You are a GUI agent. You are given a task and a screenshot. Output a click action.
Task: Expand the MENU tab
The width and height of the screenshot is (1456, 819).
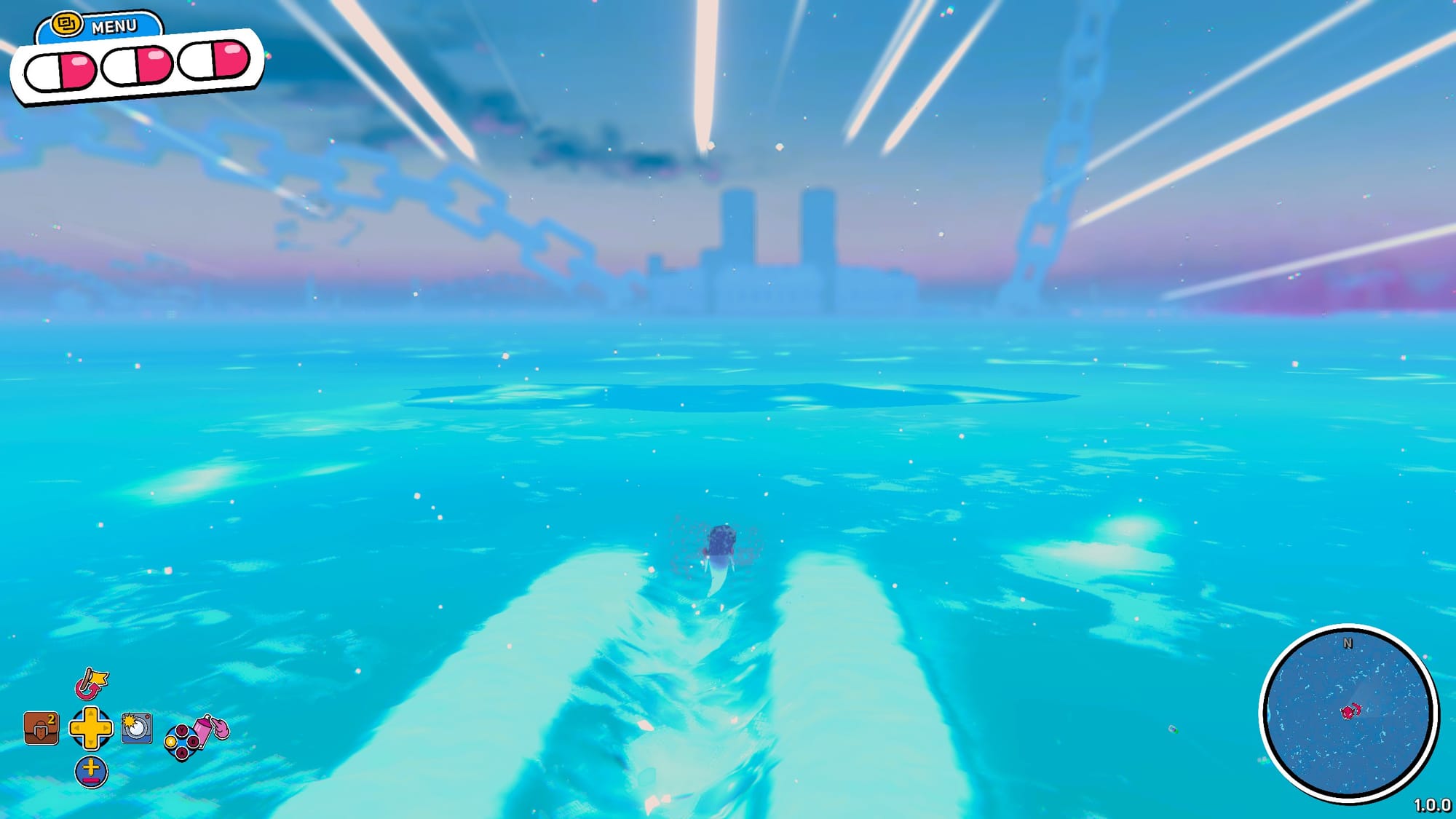pyautogui.click(x=114, y=25)
